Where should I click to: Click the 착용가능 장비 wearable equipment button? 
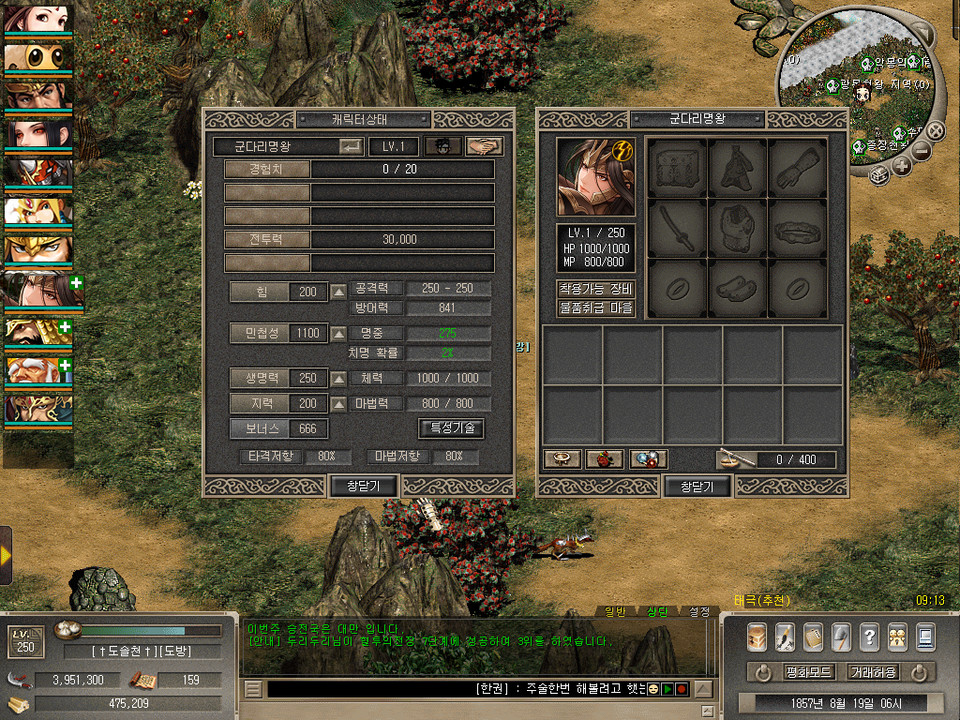[x=596, y=289]
